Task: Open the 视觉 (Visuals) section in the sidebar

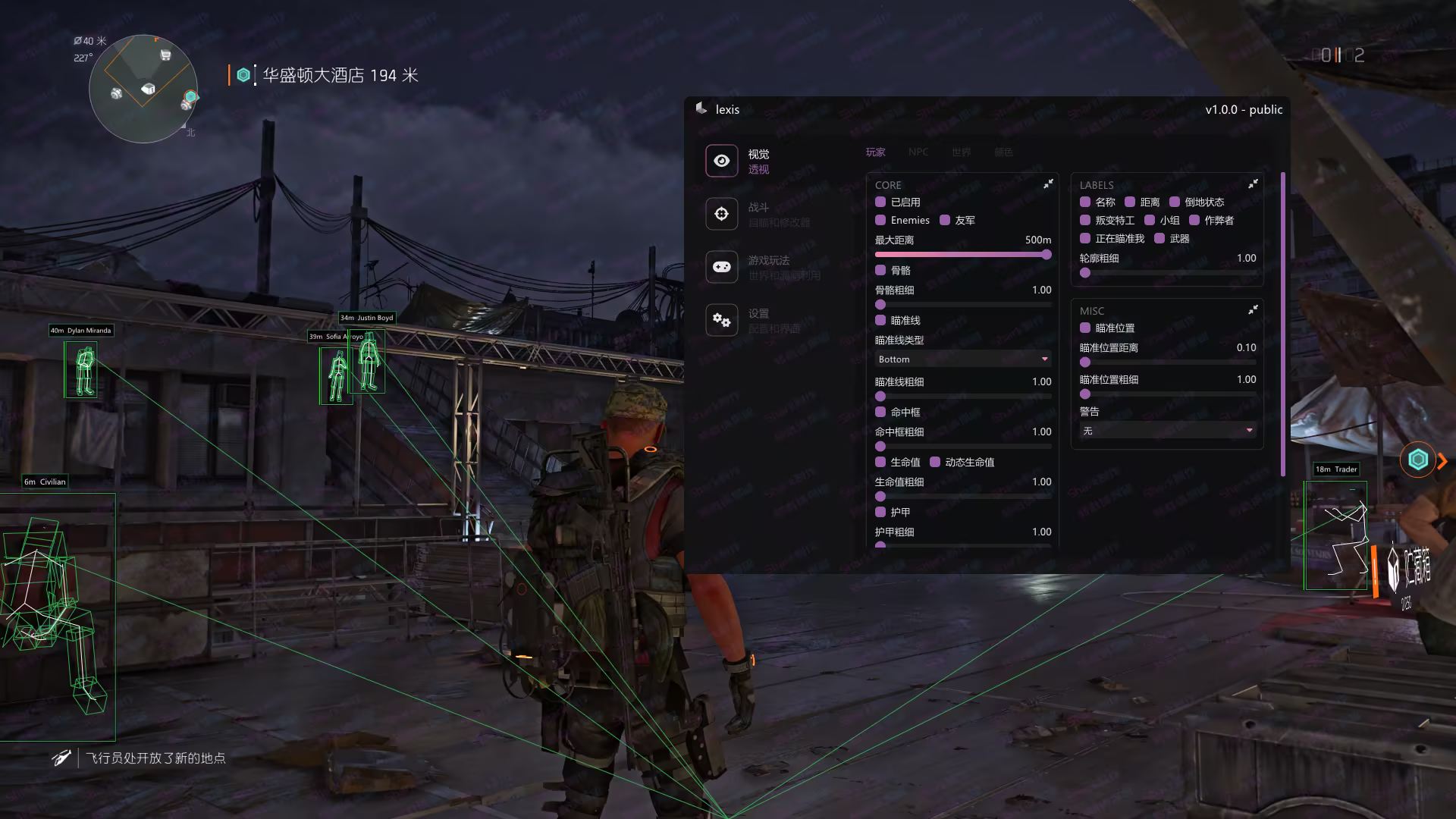Action: coord(722,161)
